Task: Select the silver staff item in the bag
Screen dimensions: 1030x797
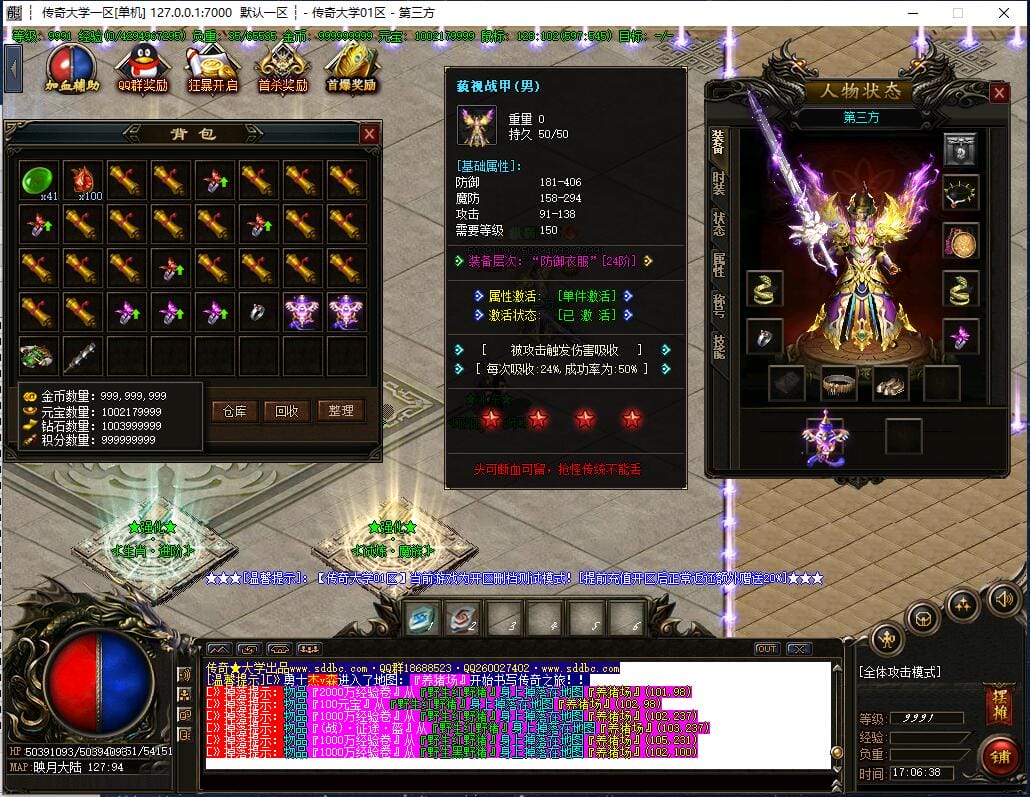Action: (x=82, y=355)
